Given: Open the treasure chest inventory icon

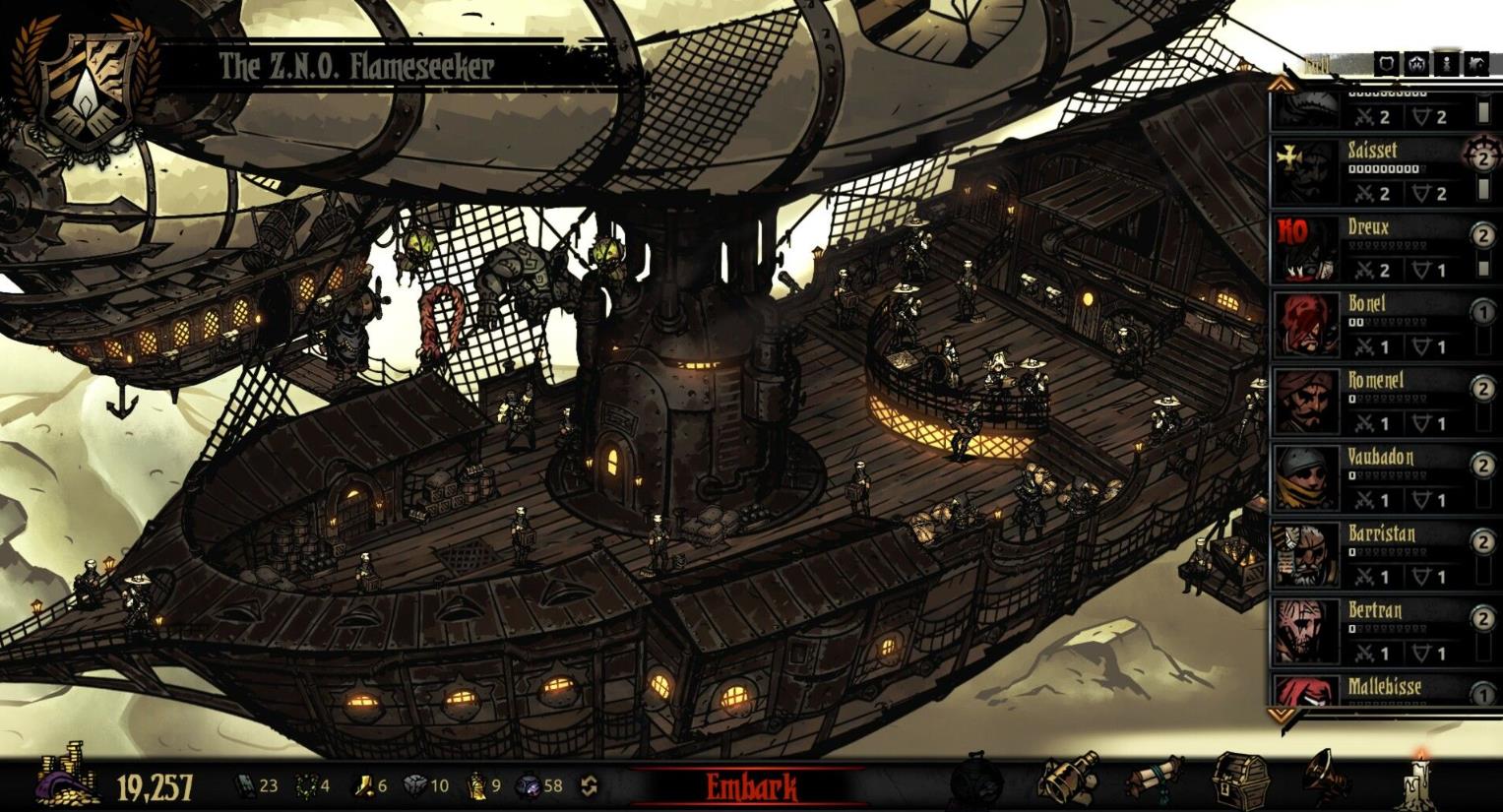Looking at the screenshot, I should click(x=1240, y=781).
